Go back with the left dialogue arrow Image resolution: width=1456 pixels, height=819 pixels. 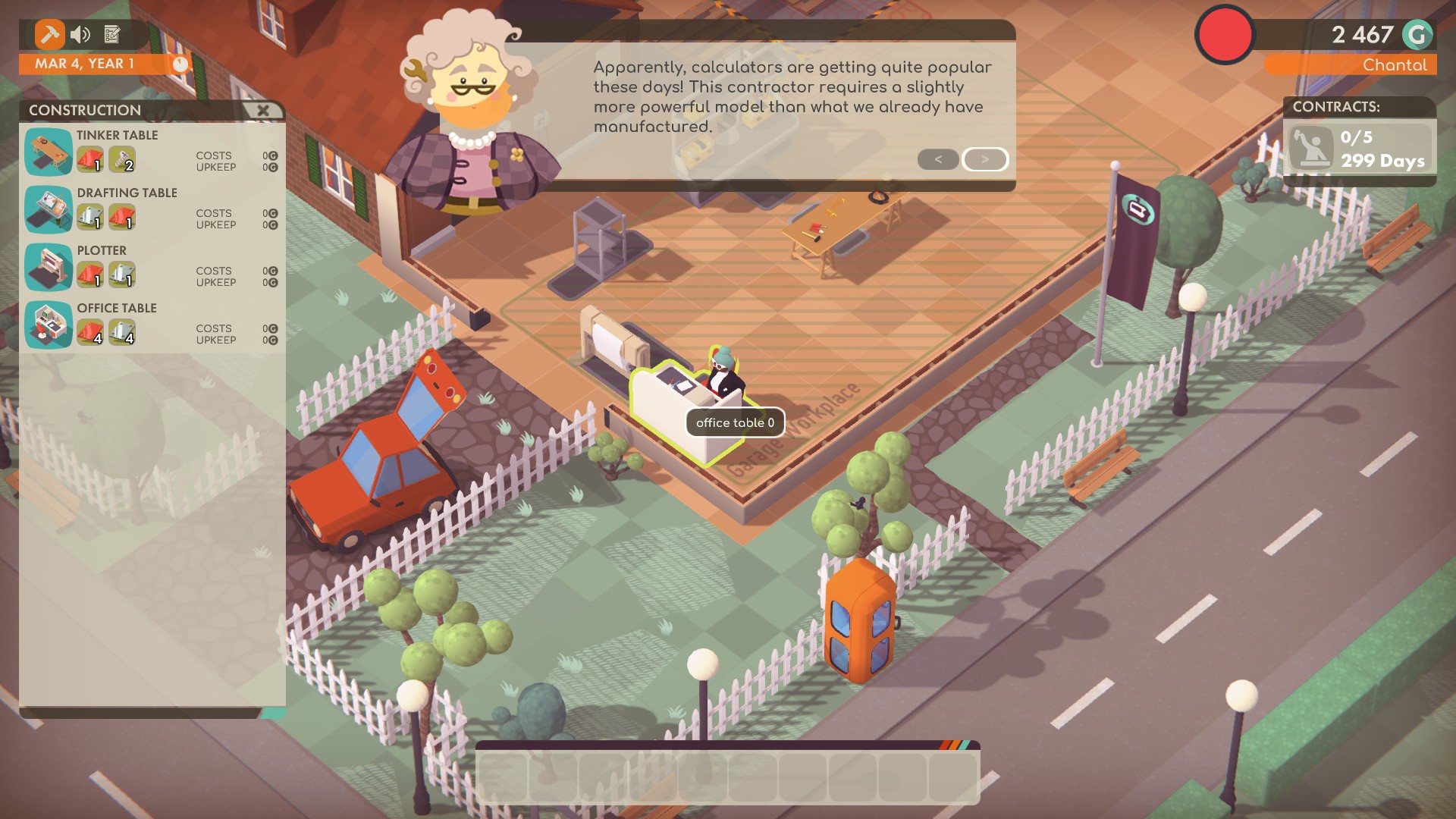[938, 159]
